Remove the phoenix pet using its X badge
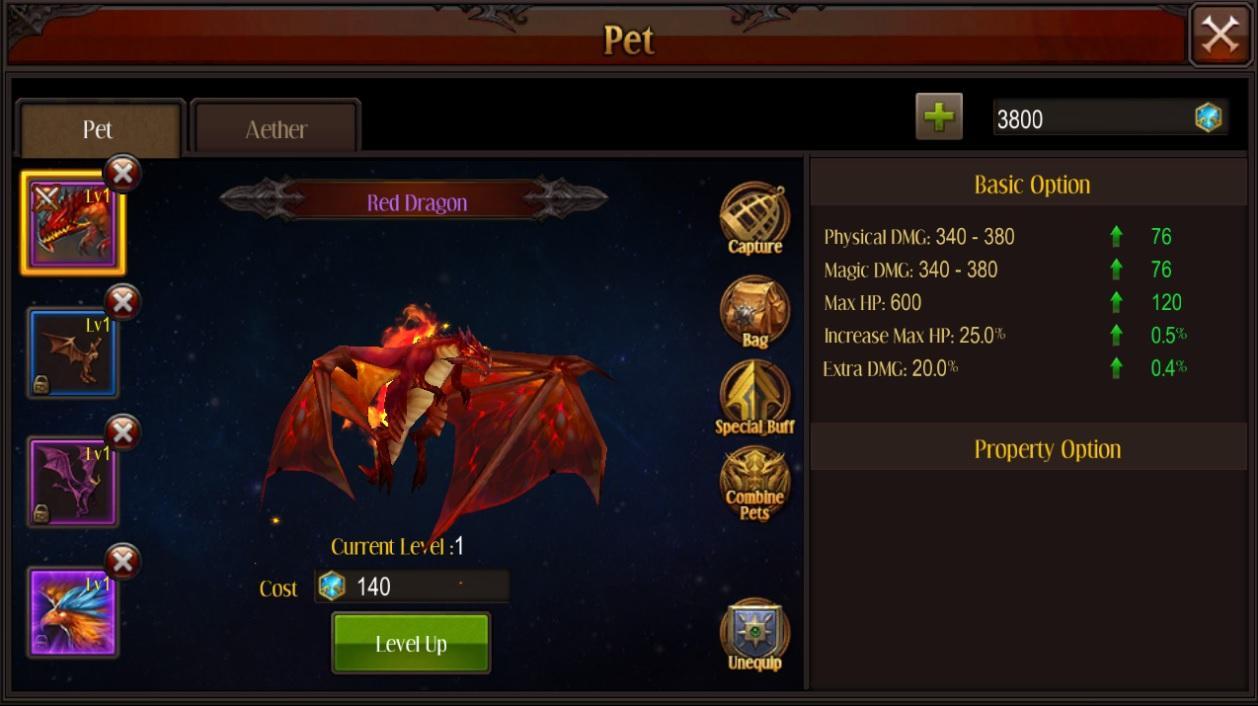 click(122, 561)
